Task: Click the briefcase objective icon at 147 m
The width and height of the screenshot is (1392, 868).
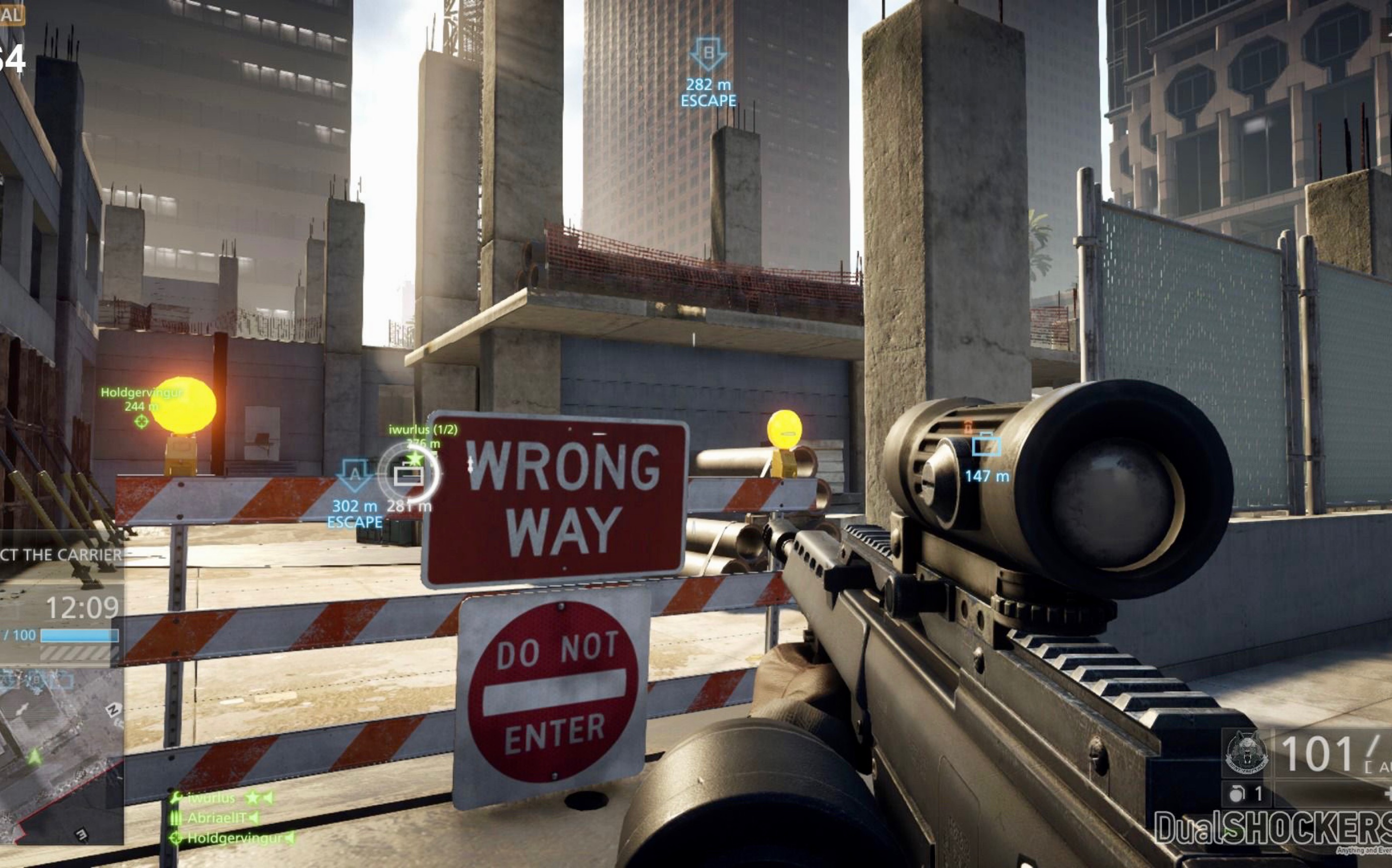Action: 986,445
